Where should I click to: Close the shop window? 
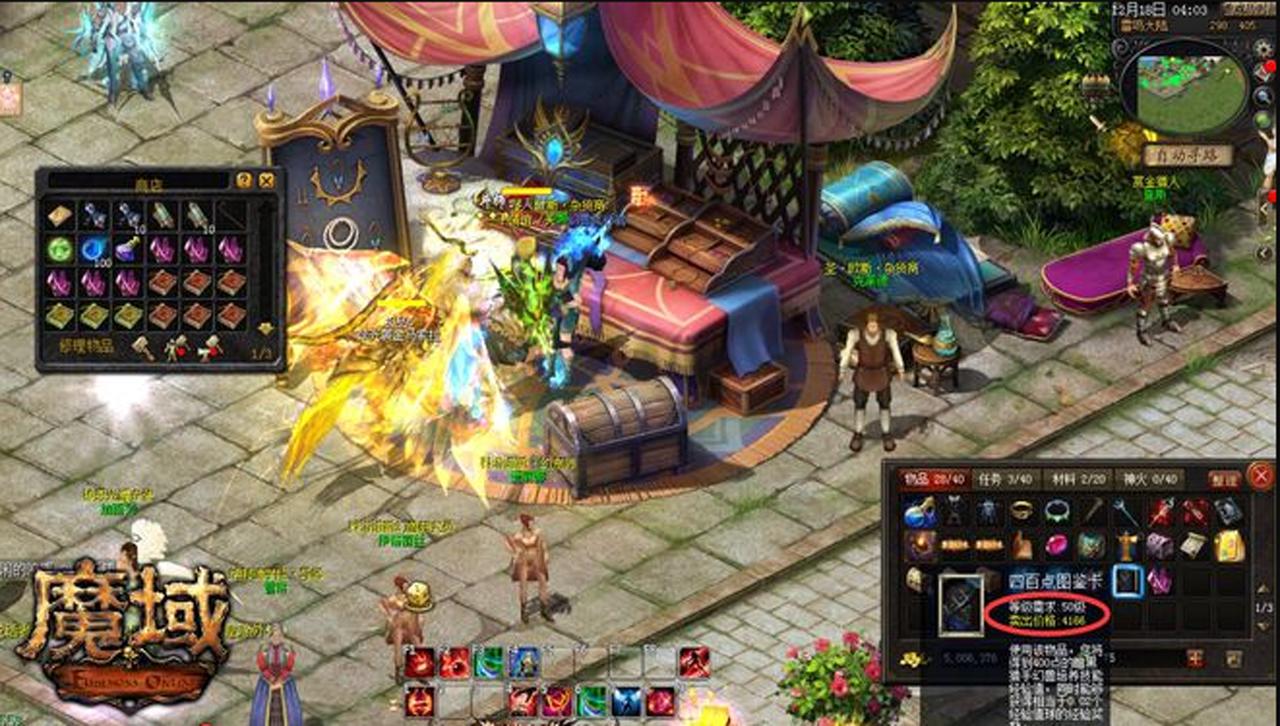pos(267,181)
